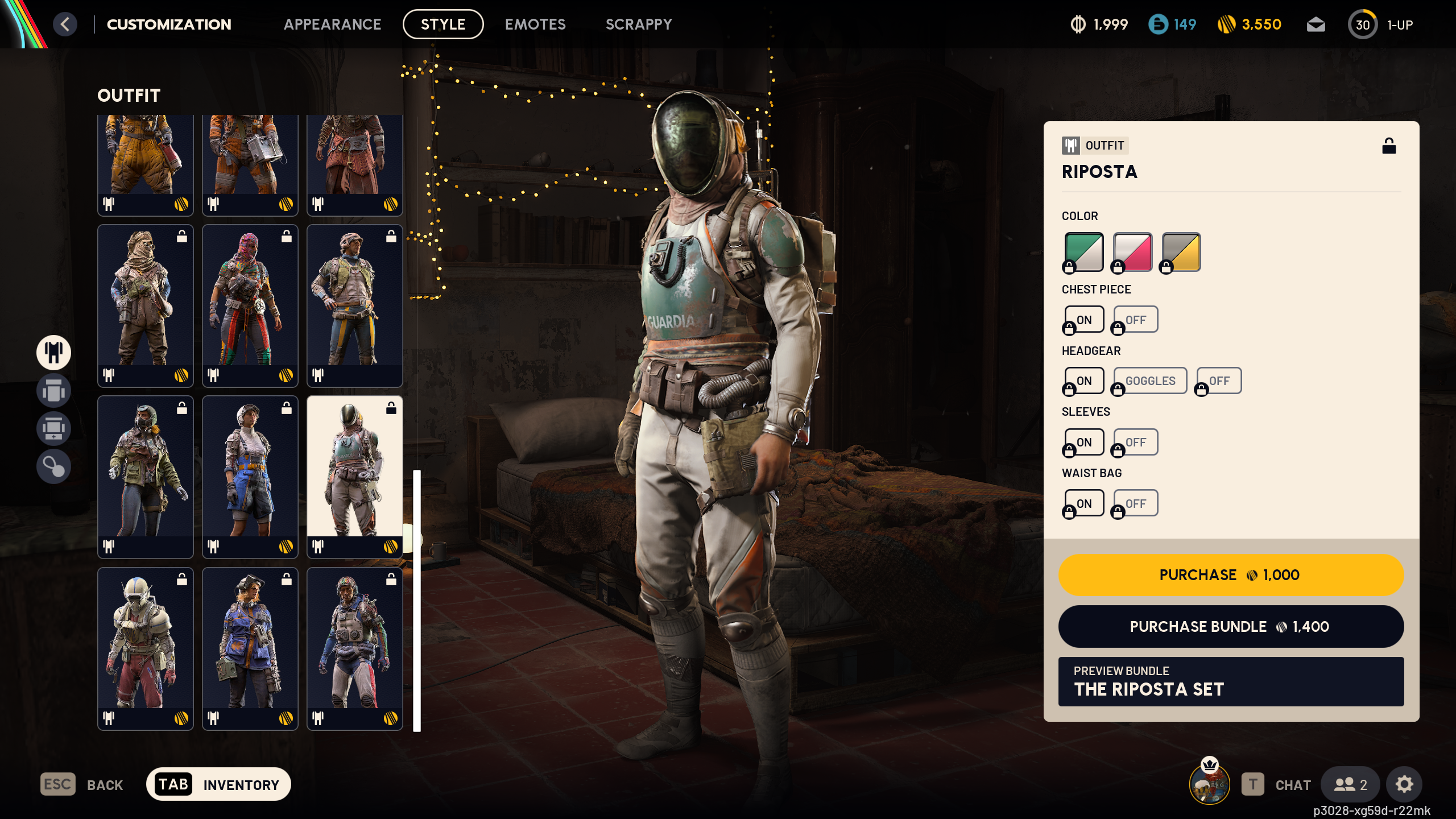This screenshot has width=1456, height=819.
Task: Switch to the EMOTES tab
Action: (535, 24)
